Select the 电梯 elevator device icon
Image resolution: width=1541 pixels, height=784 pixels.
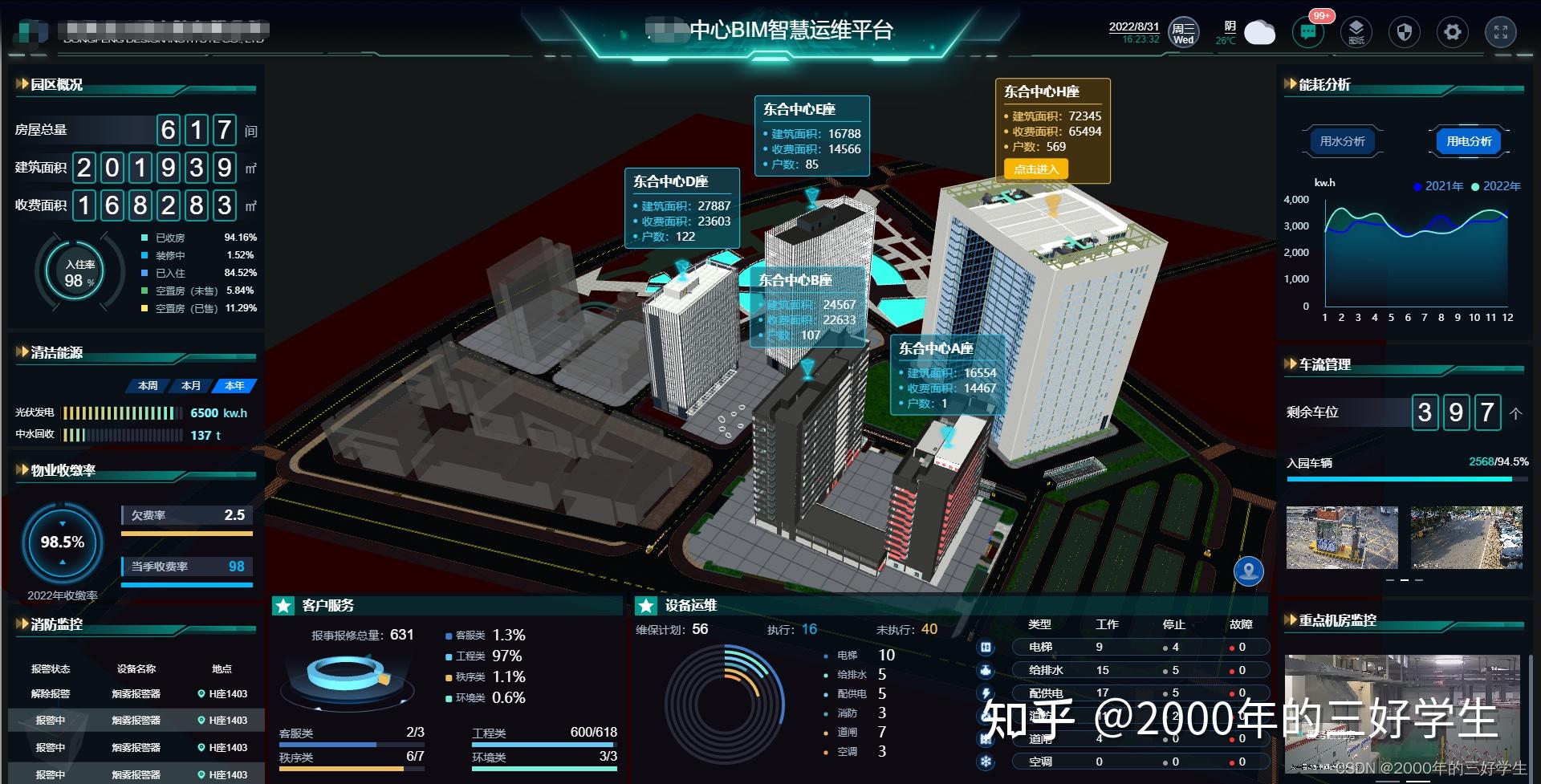pos(986,646)
